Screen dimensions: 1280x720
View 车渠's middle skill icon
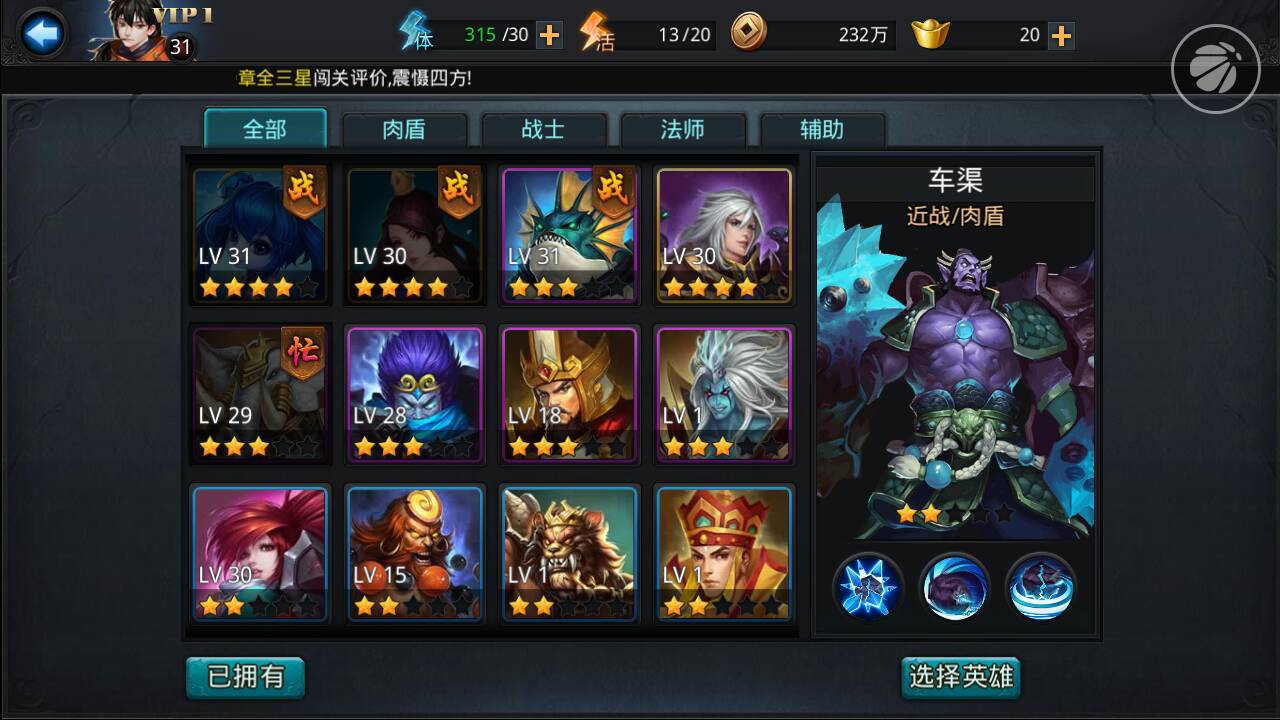tap(955, 588)
